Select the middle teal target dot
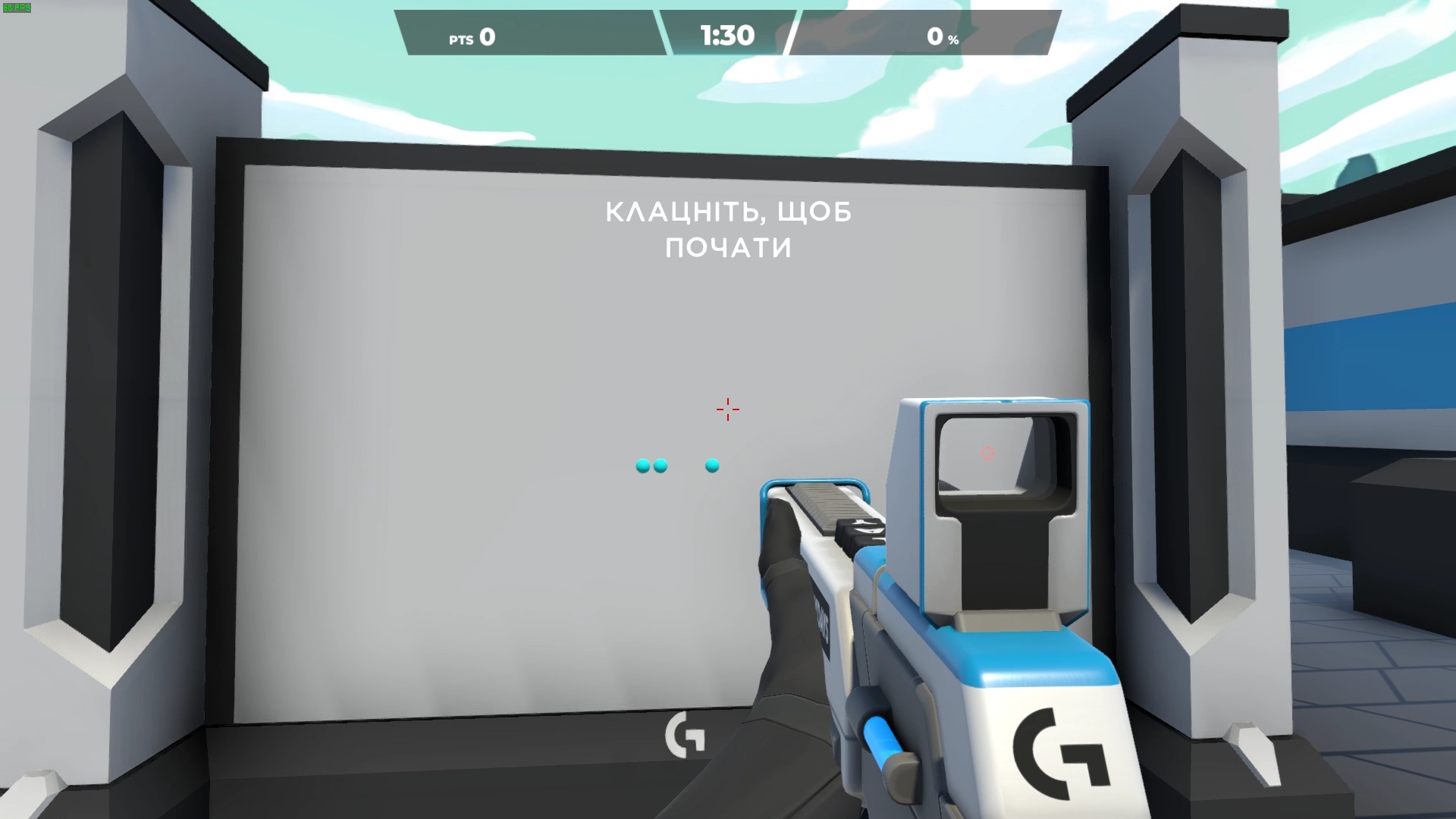1456x819 pixels. [x=661, y=466]
